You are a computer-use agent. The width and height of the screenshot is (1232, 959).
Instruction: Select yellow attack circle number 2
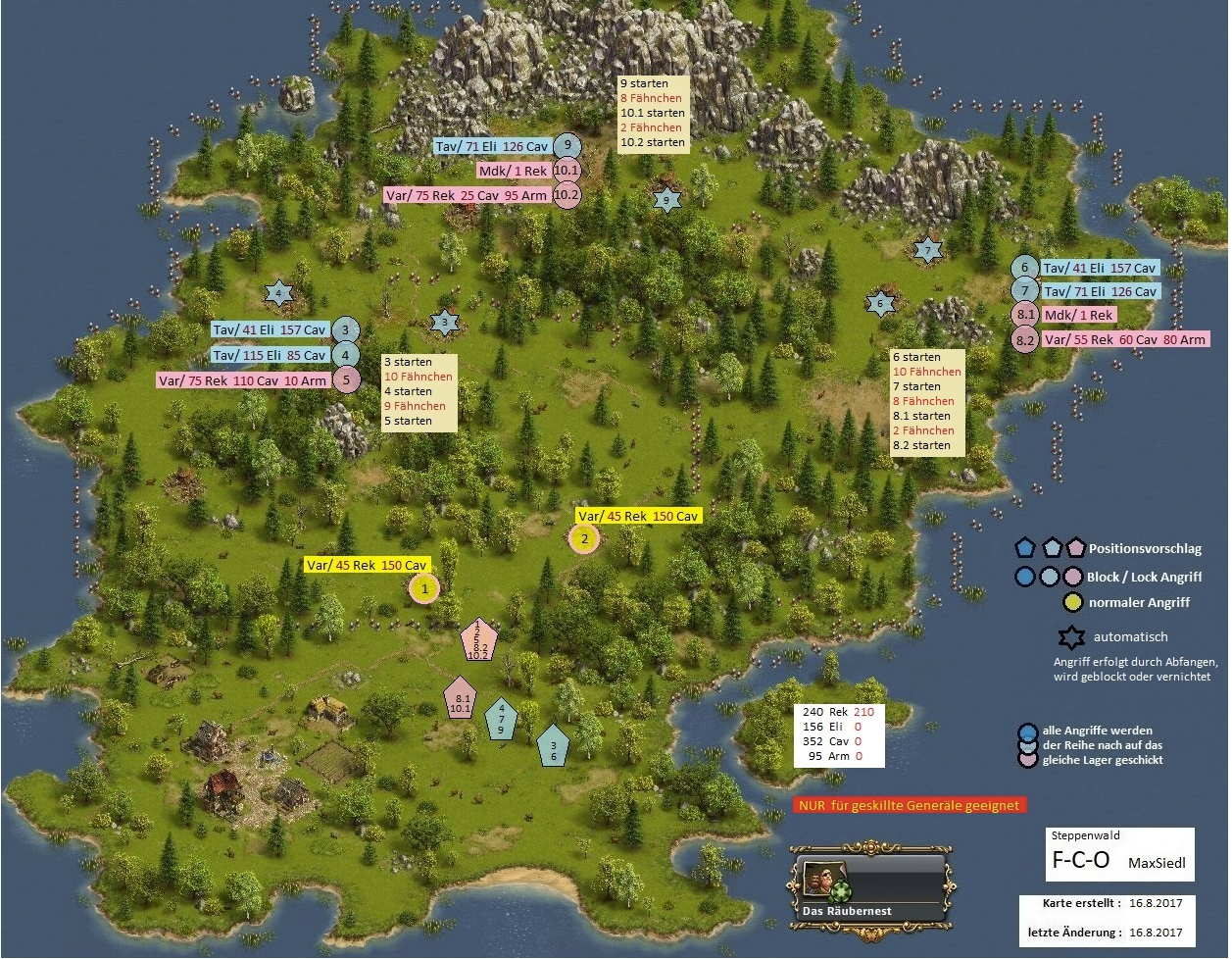(584, 537)
